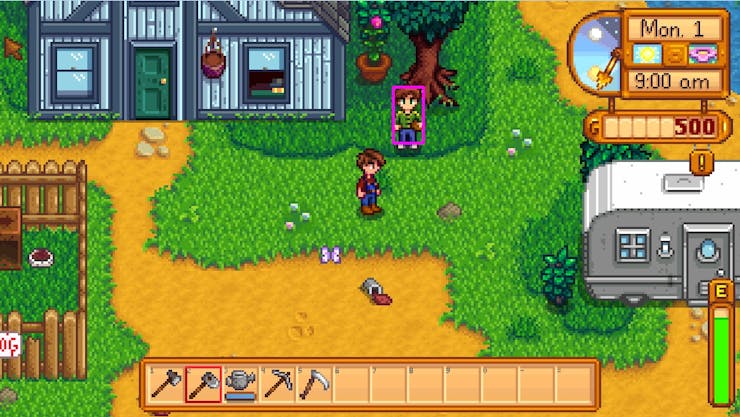This screenshot has height=417, width=740.
Task: Select the axe in the hotbar
Action: click(166, 383)
